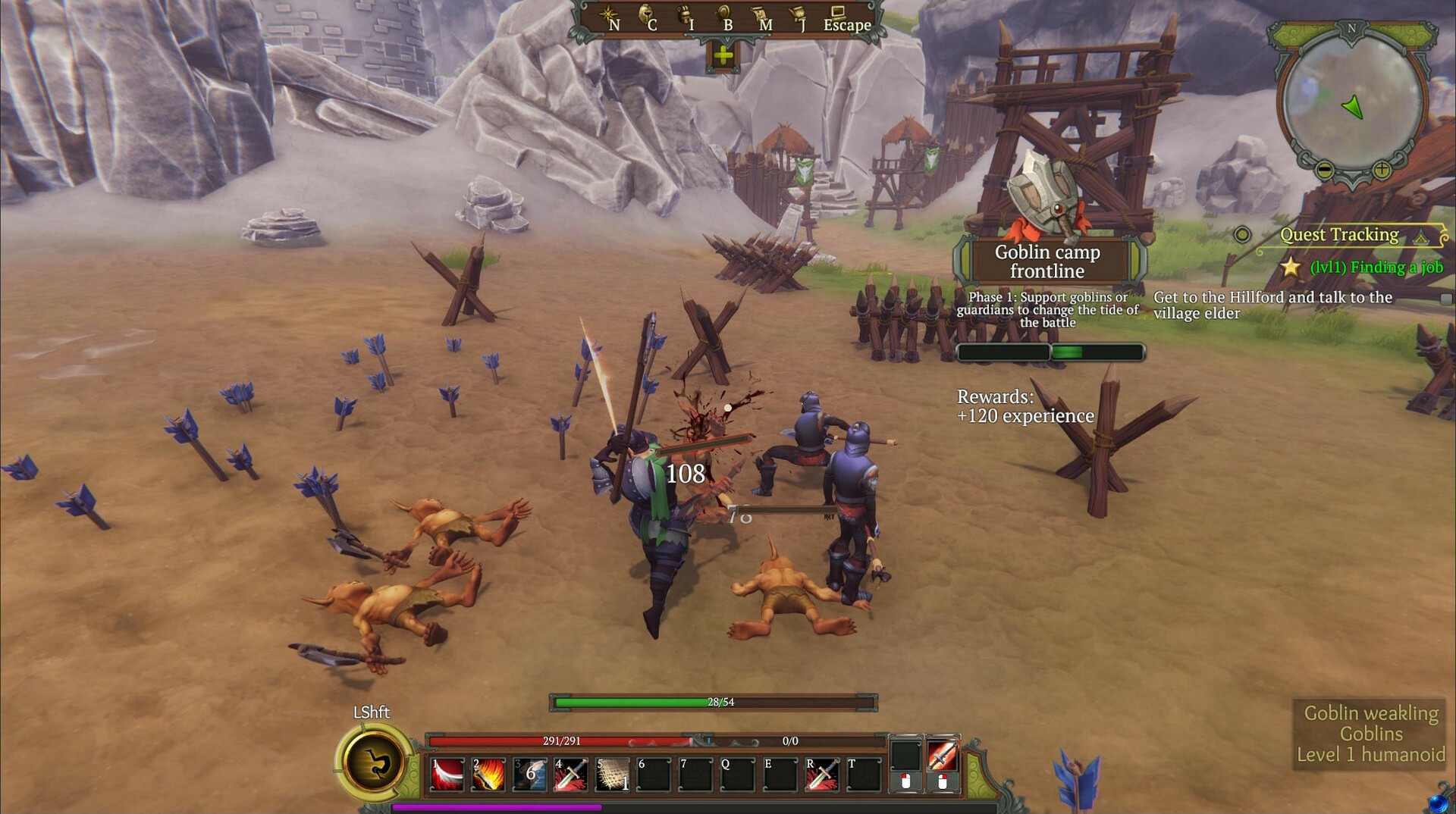Screen dimensions: 1456x814
Task: Open the inventory backpack icon
Action: [685, 16]
